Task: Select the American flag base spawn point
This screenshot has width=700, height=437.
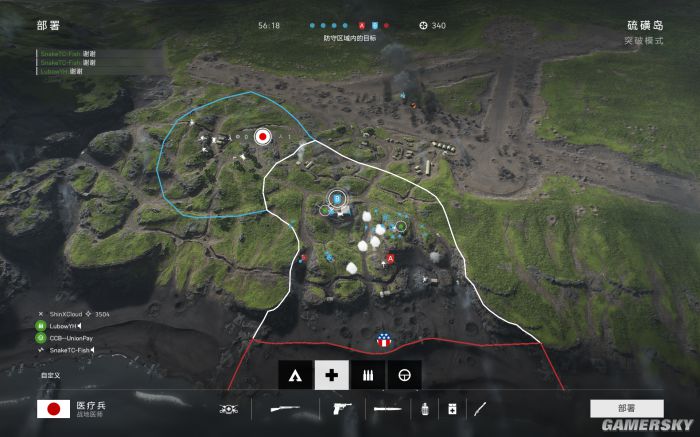Action: (x=383, y=340)
